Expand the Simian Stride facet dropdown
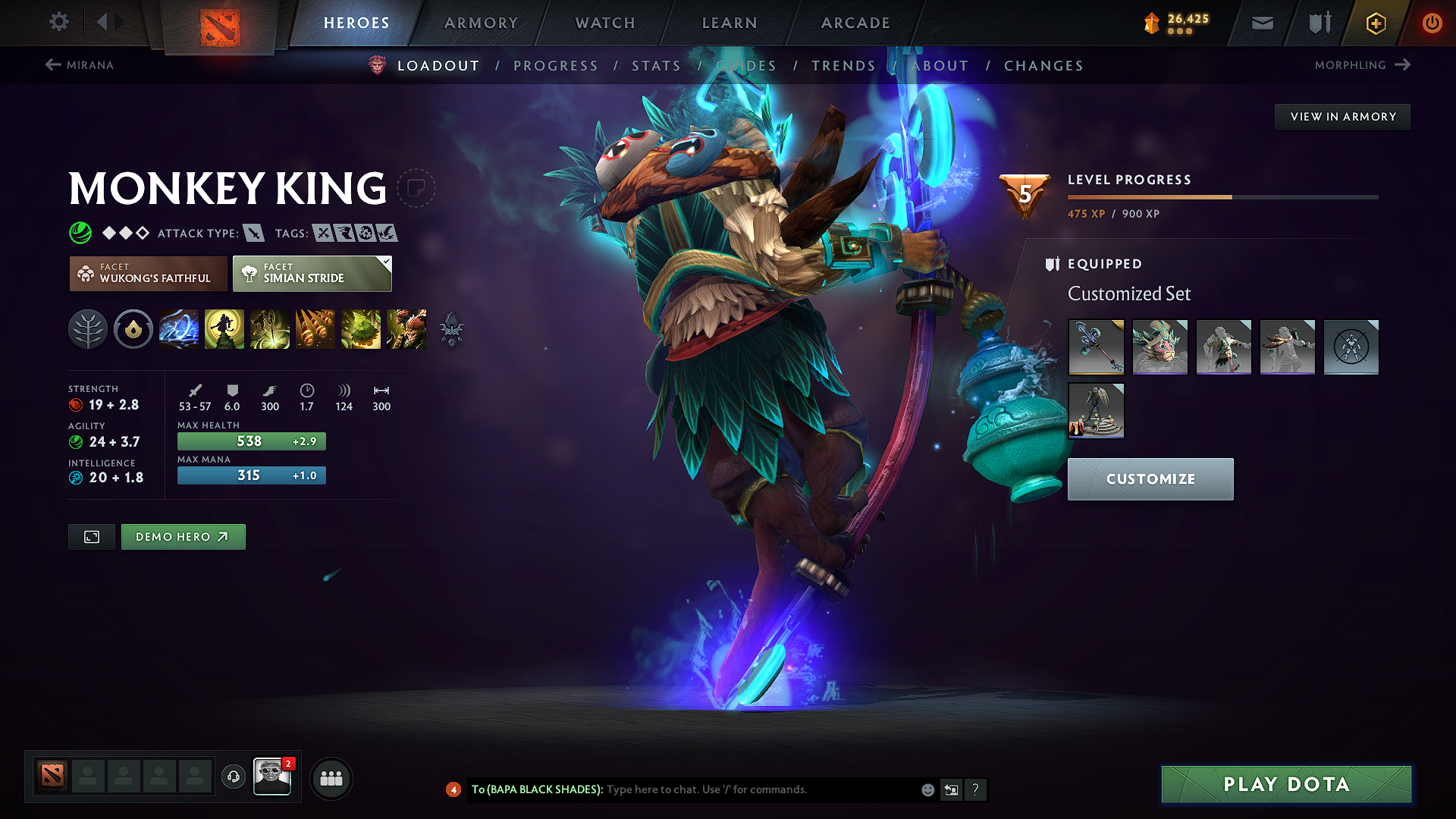 386,262
